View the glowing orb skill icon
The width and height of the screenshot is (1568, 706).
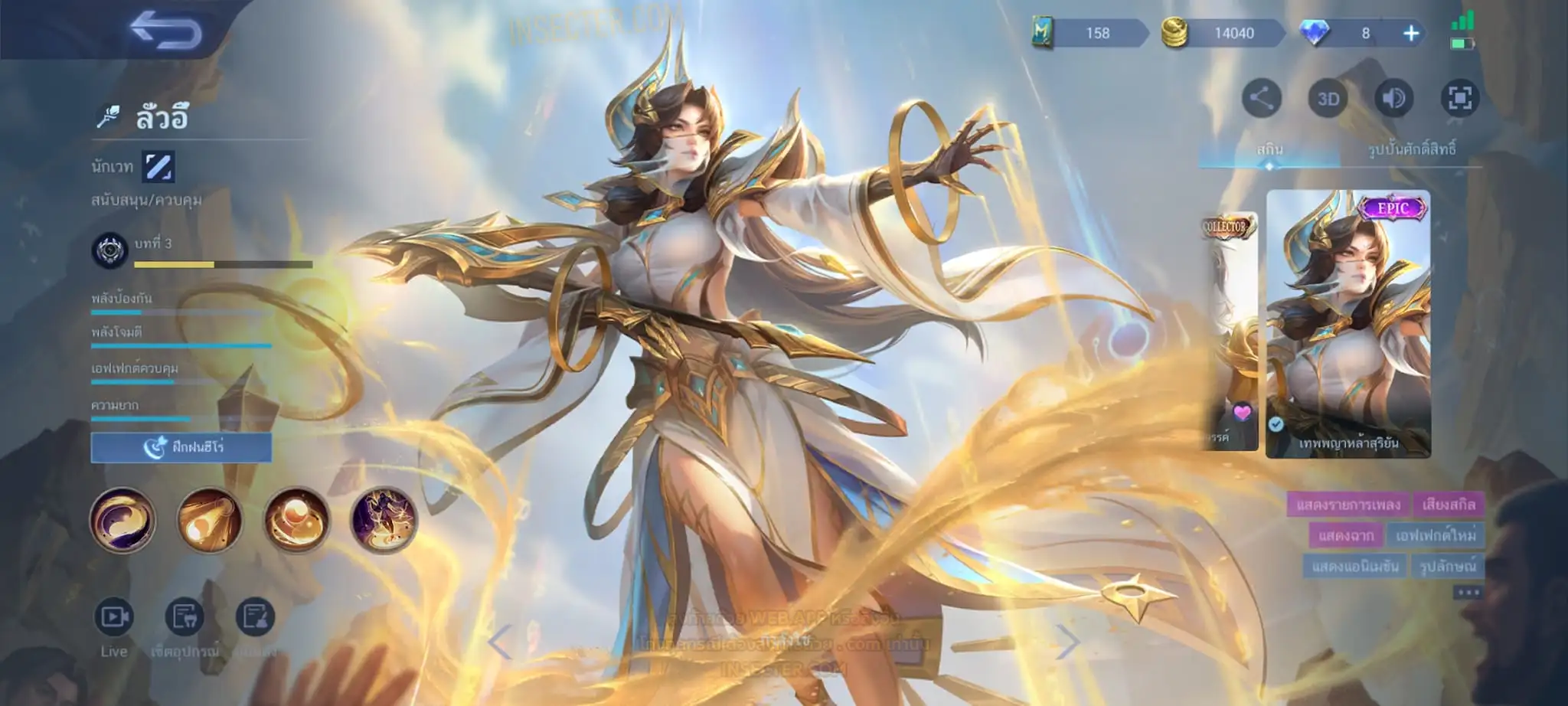click(297, 520)
